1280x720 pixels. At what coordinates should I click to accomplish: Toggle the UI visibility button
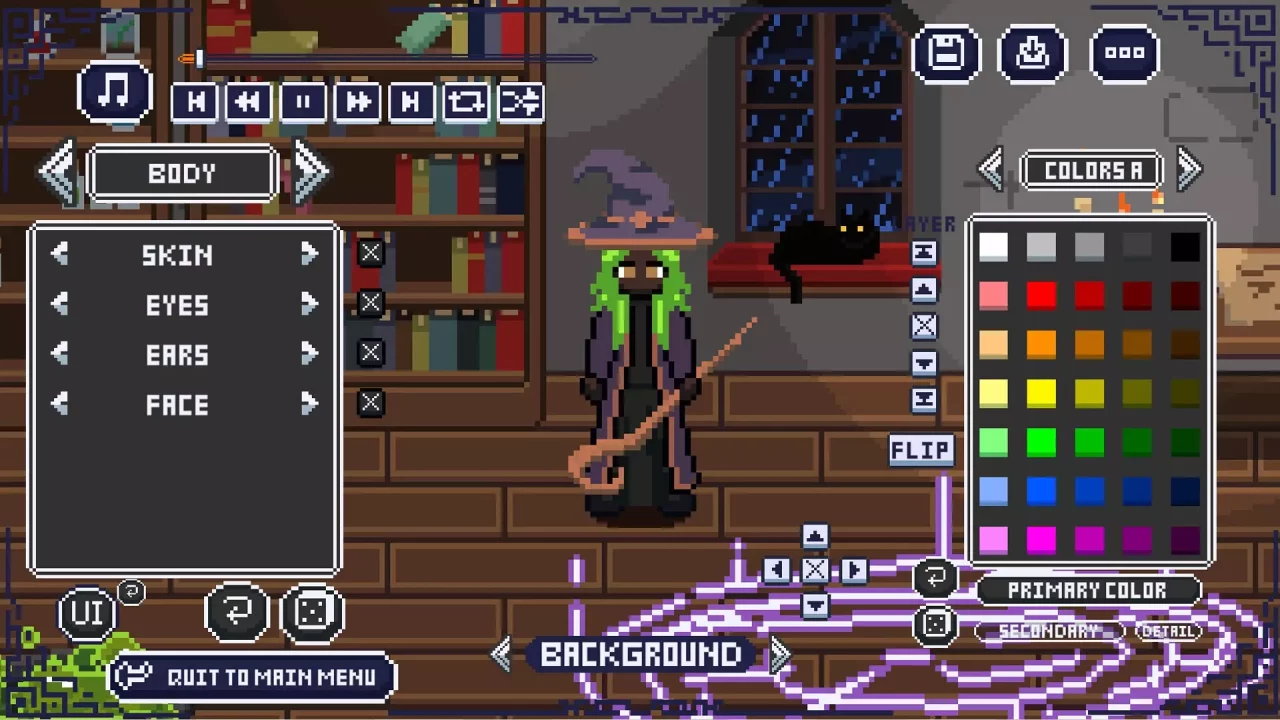click(x=88, y=611)
